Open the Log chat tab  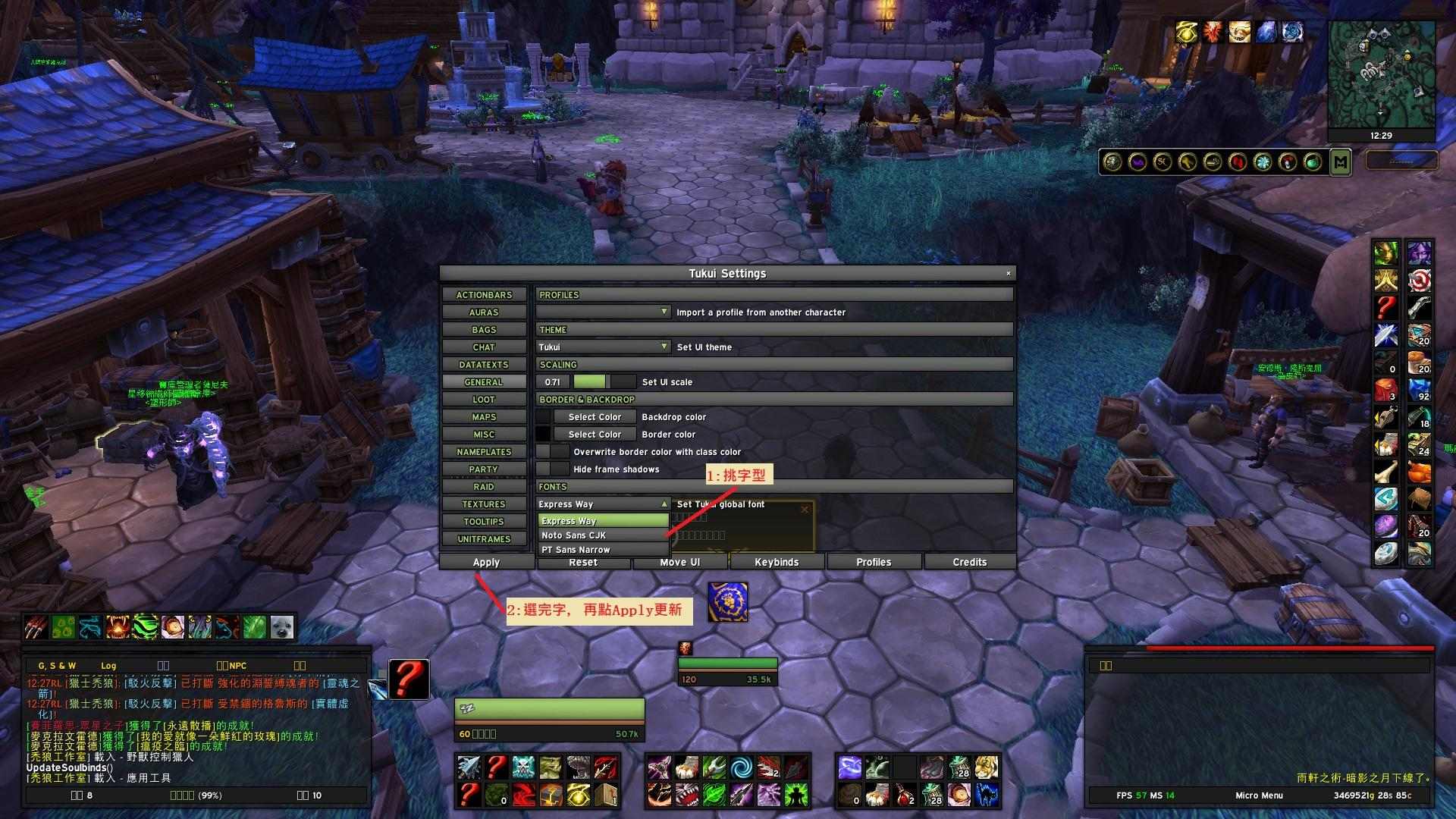[108, 665]
